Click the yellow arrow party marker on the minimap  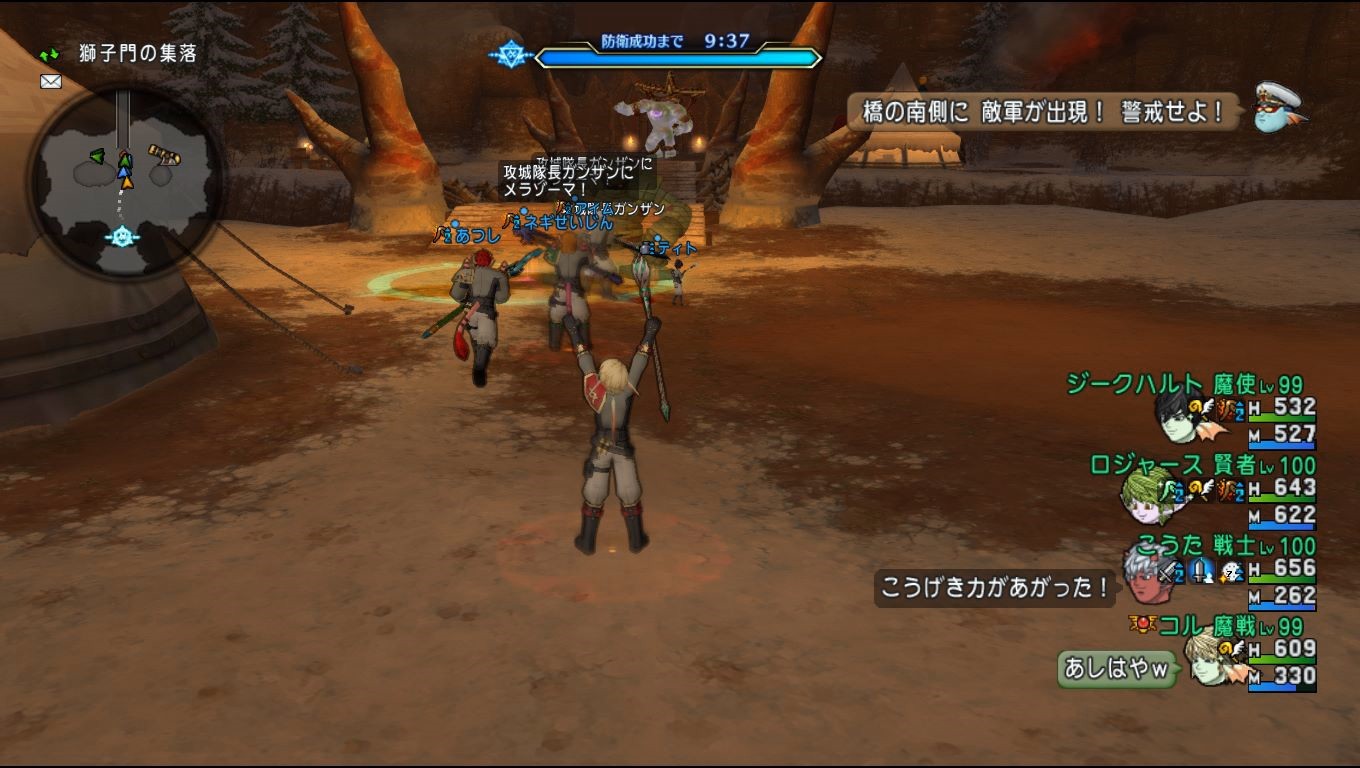pos(127,182)
